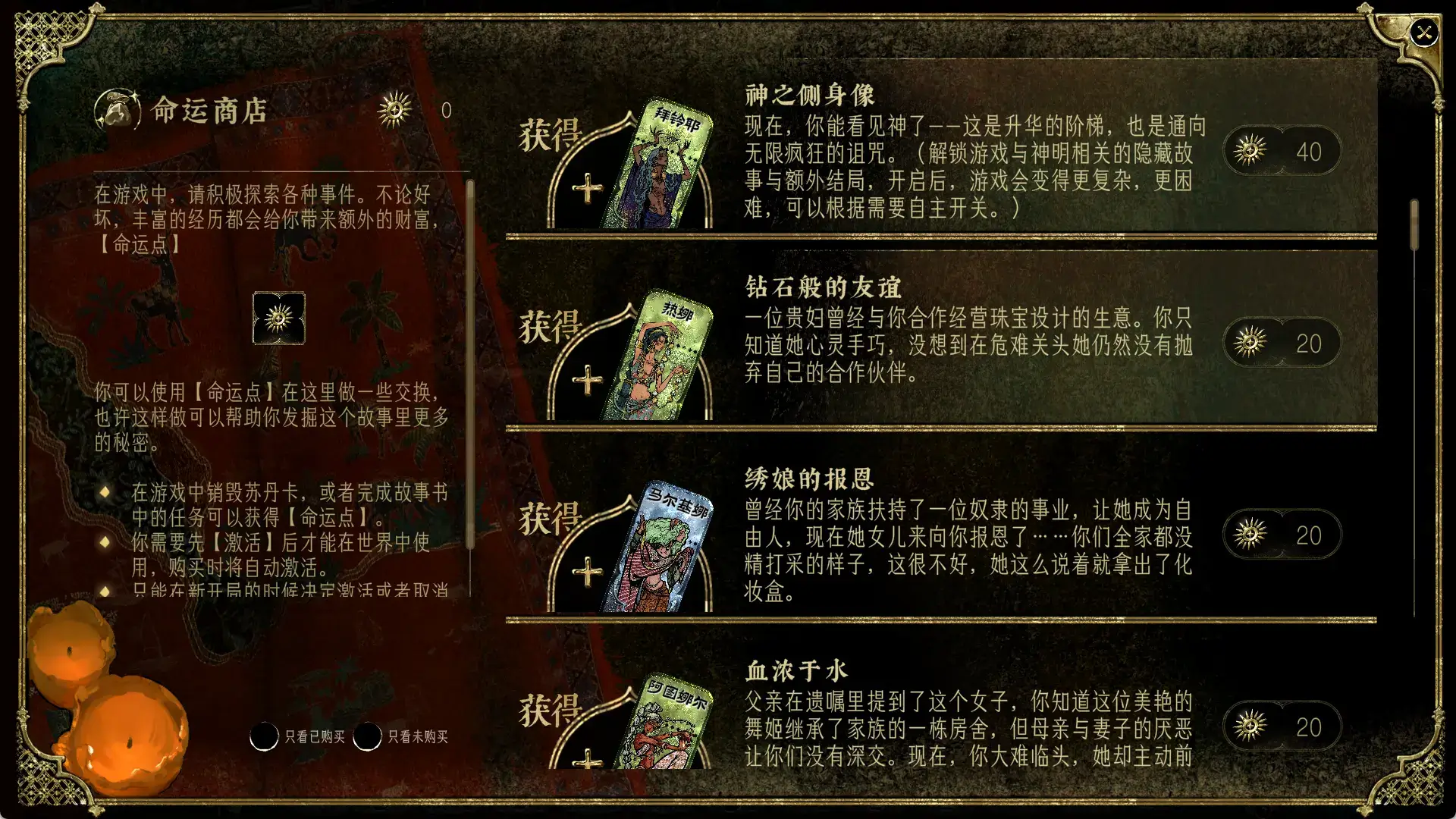Click the 命运点 sun icon beside the counter

395,110
